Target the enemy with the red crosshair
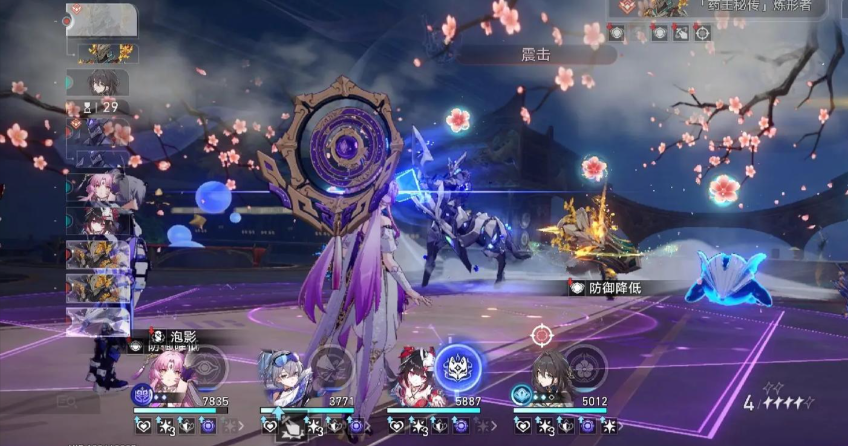The image size is (848, 446). [542, 335]
